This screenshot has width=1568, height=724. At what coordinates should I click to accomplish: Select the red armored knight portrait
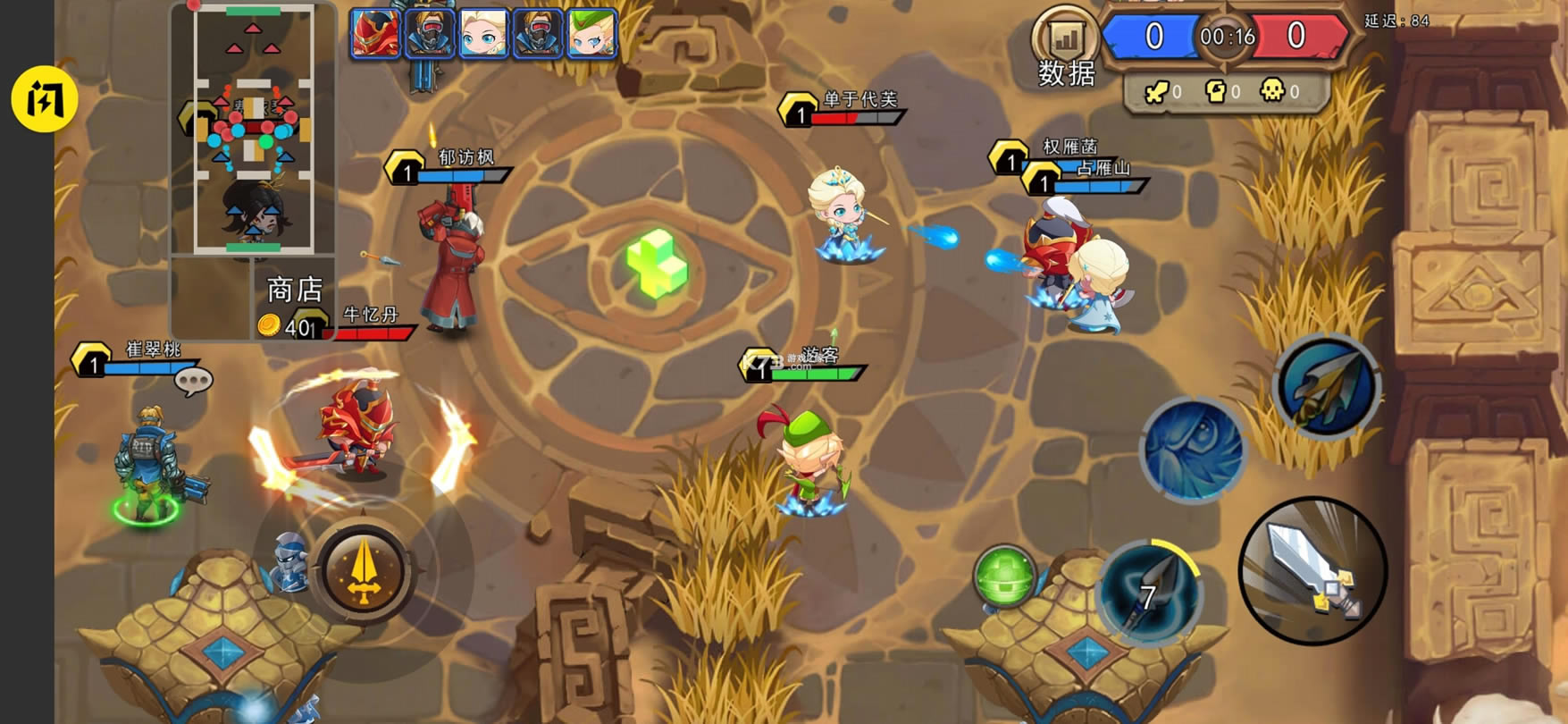point(375,34)
